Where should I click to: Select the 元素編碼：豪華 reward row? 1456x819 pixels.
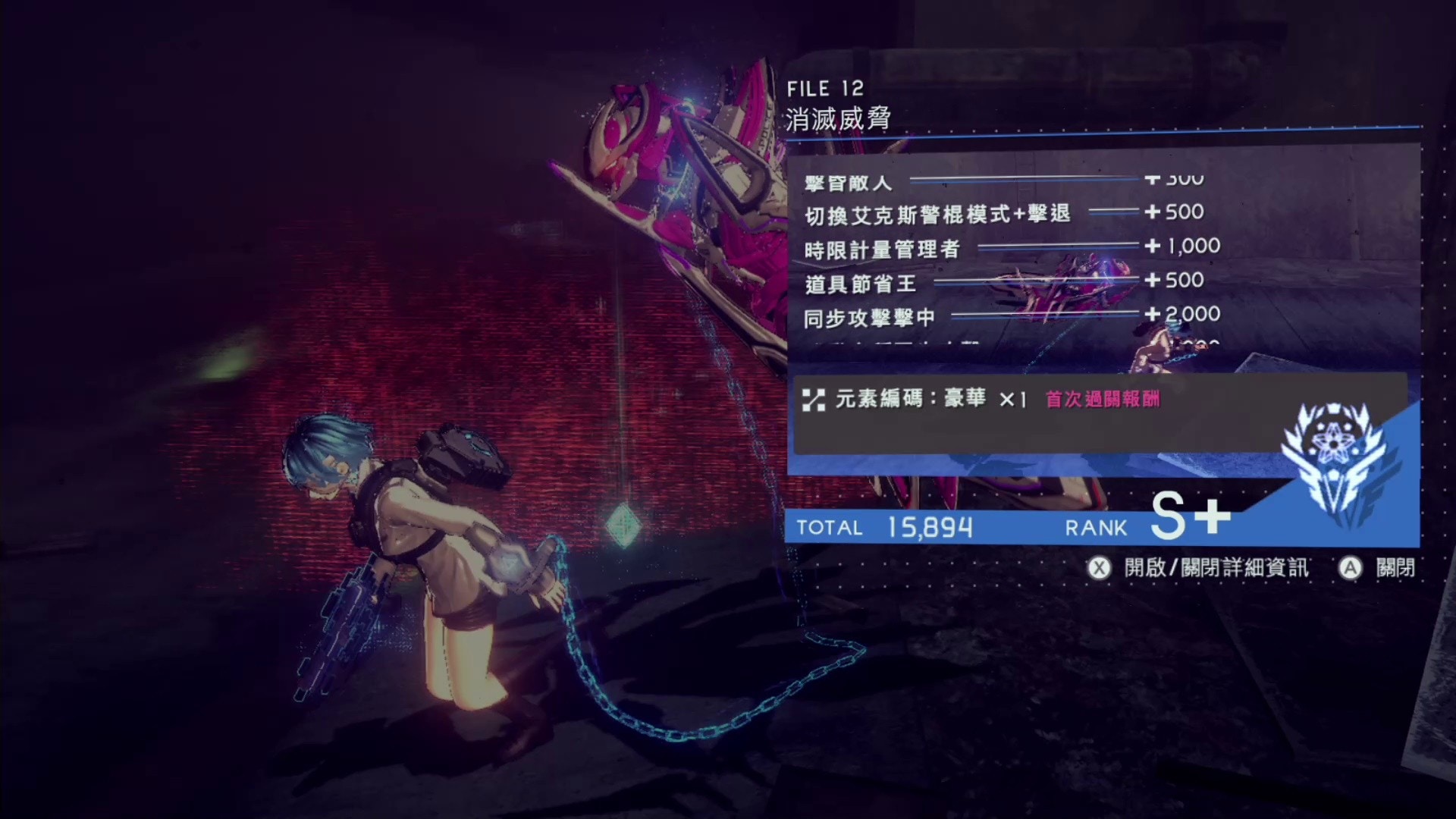click(910, 399)
